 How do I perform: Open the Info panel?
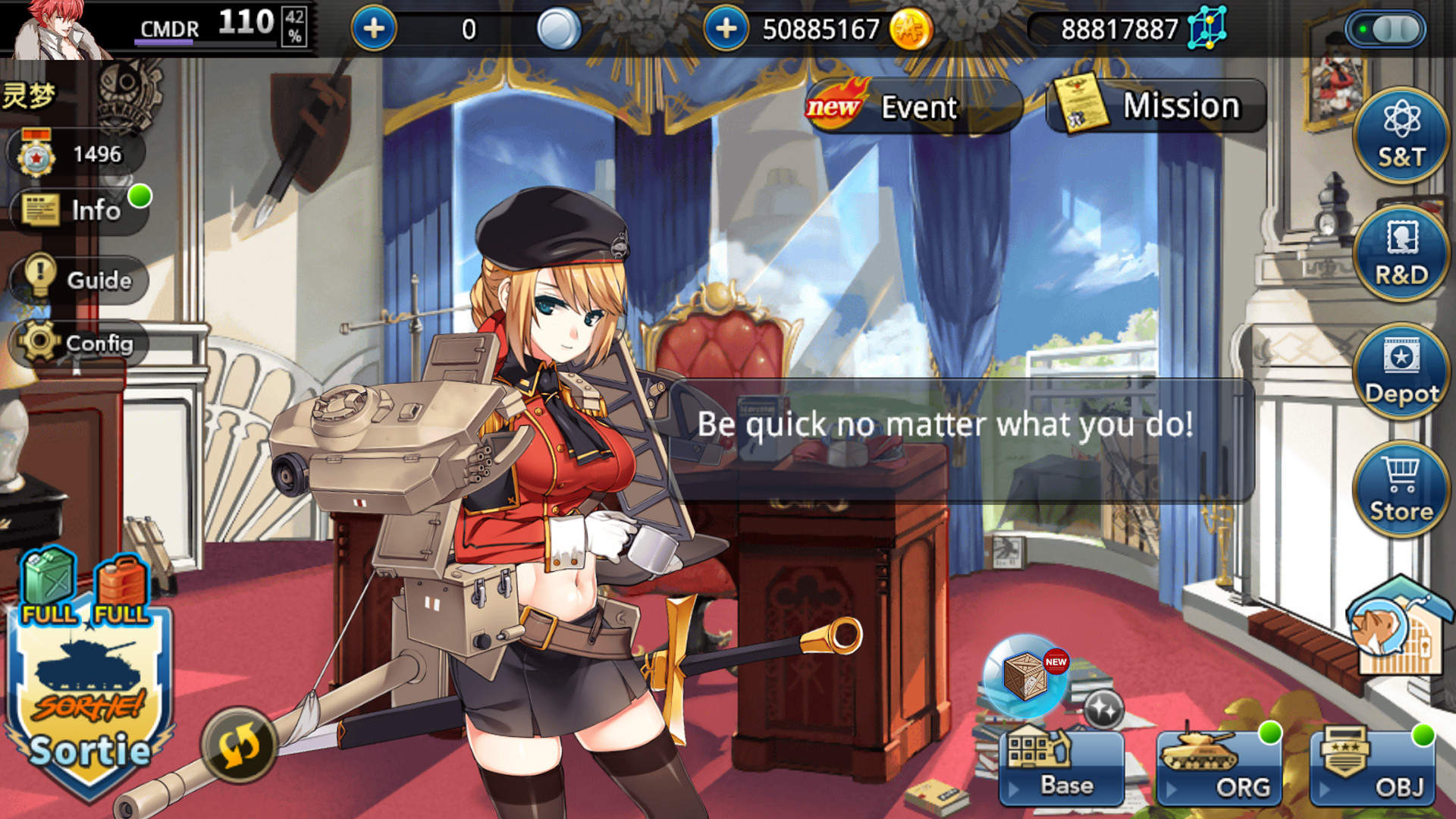[x=80, y=210]
